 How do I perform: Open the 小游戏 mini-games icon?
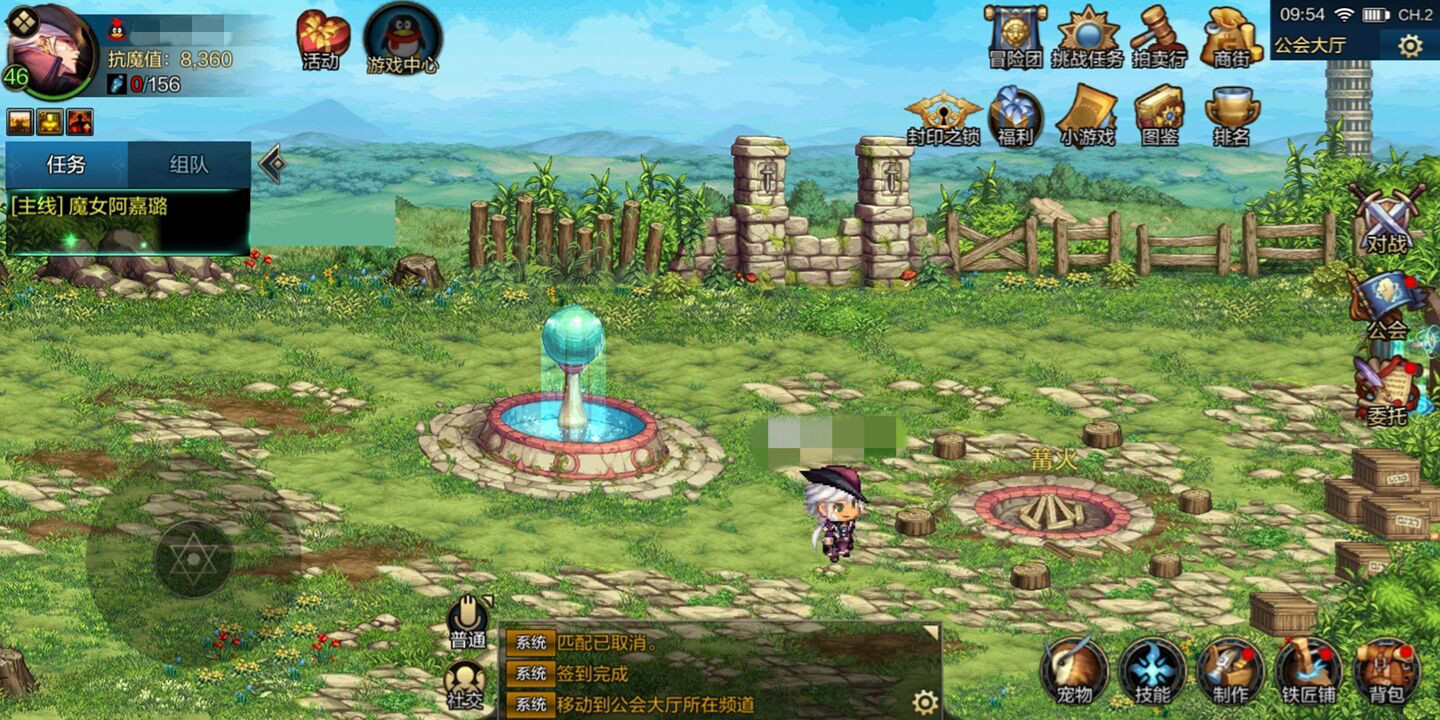click(1087, 115)
